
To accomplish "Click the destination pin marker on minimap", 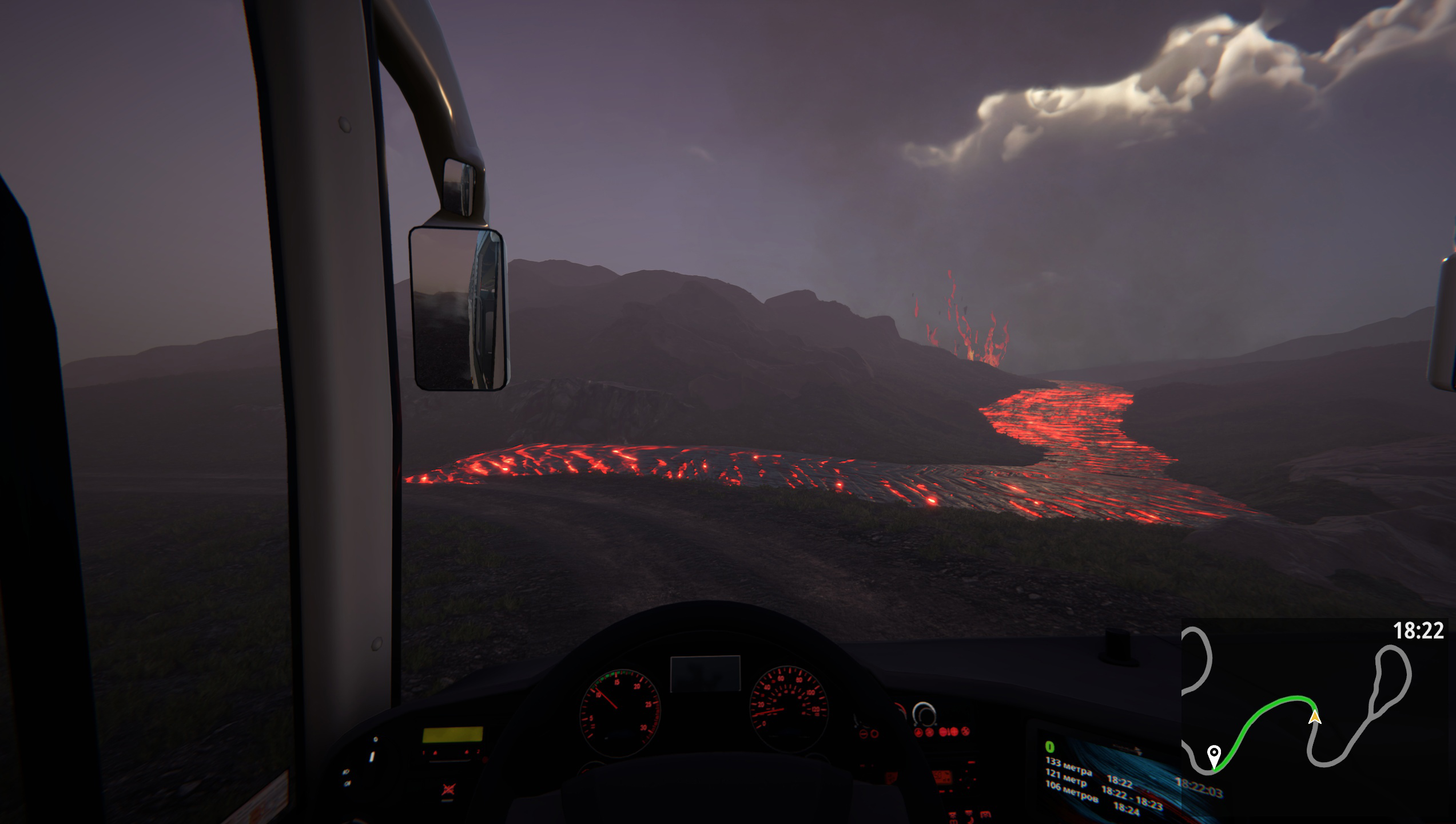I will 1214,753.
